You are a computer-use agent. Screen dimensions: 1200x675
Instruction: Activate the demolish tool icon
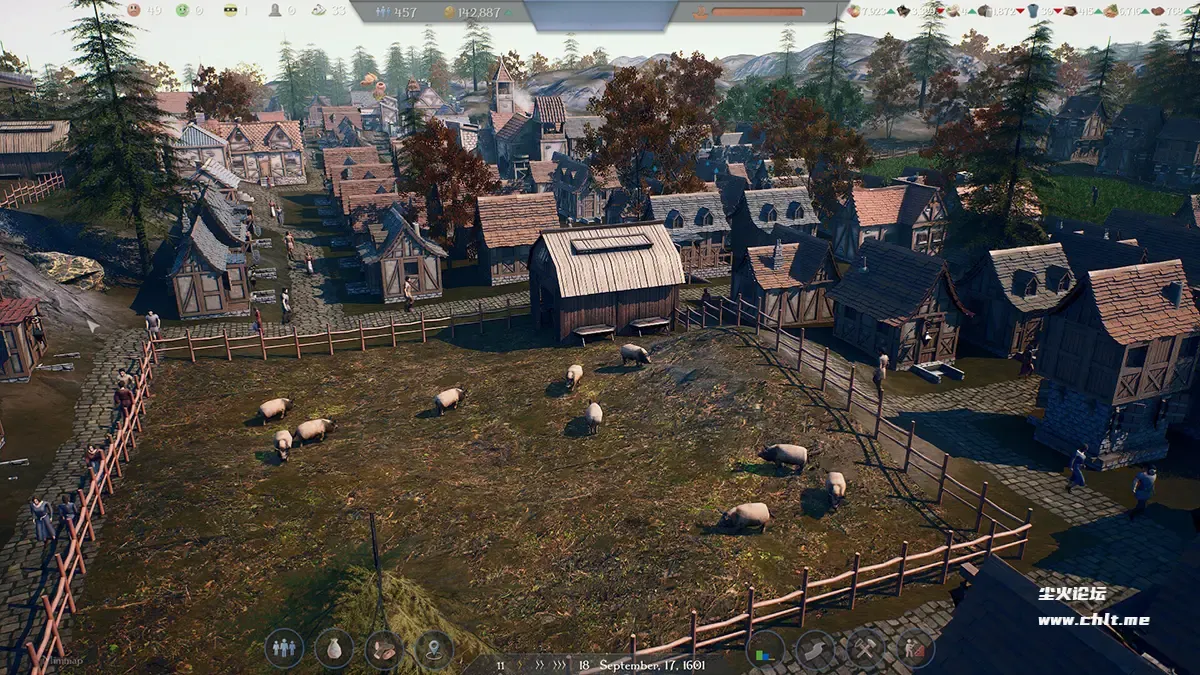click(915, 649)
